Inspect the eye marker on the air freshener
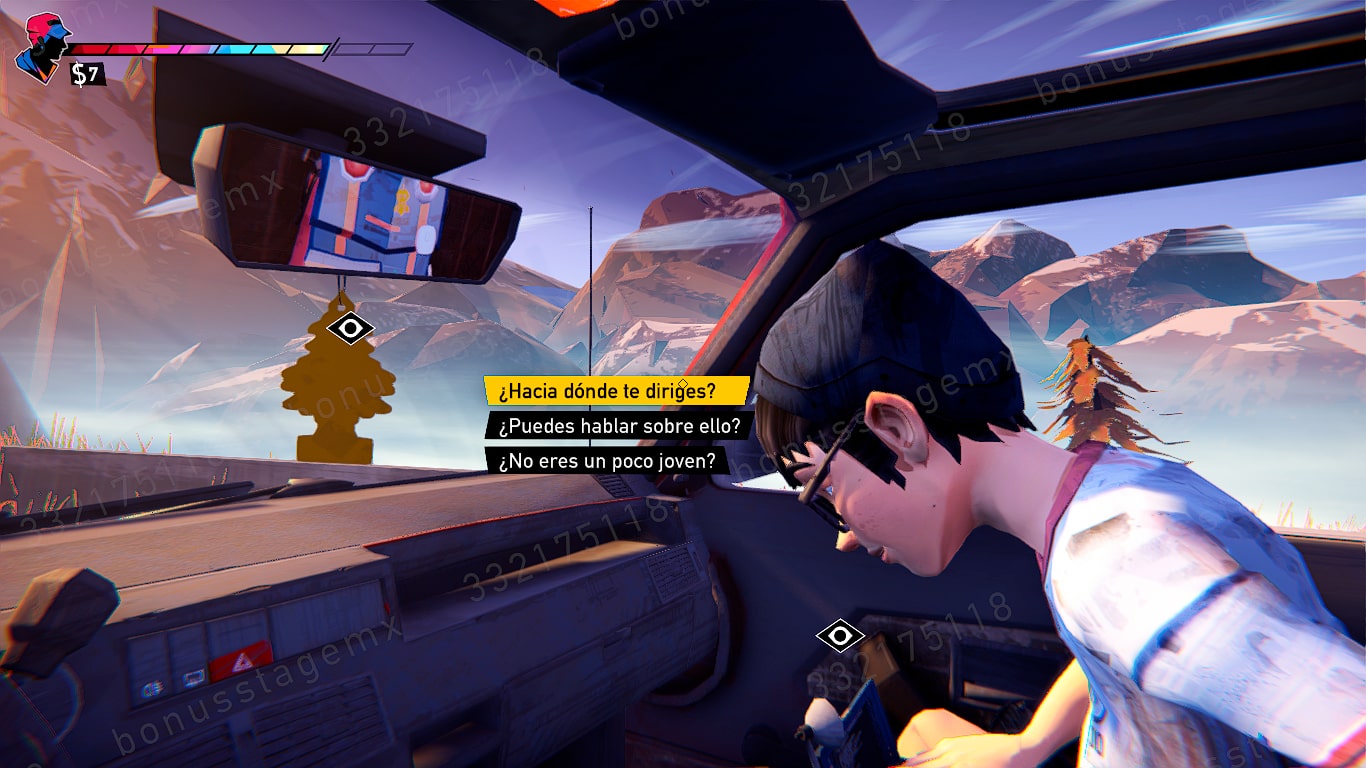Viewport: 1366px width, 768px height. click(x=350, y=328)
